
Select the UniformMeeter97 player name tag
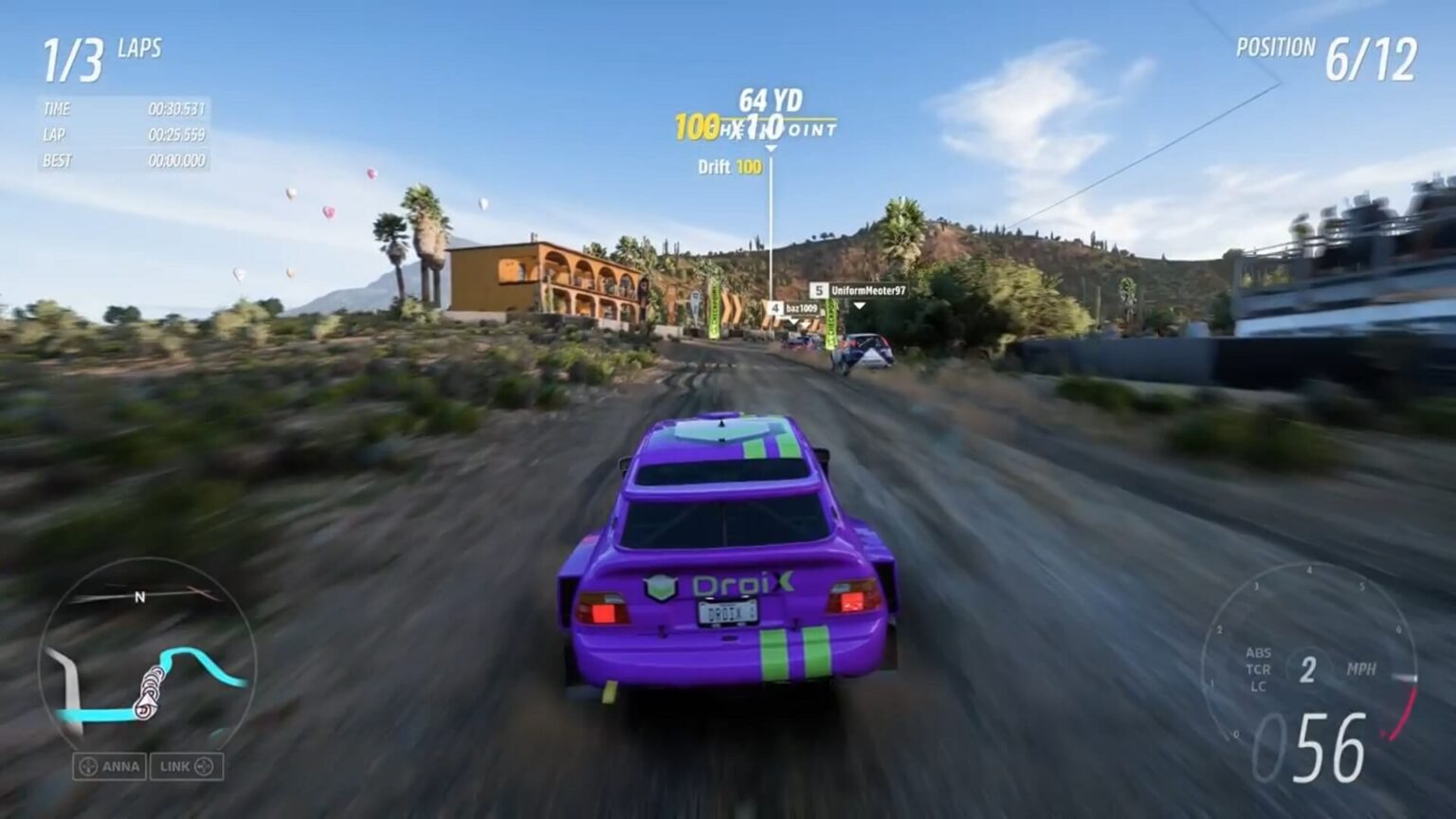[x=859, y=291]
